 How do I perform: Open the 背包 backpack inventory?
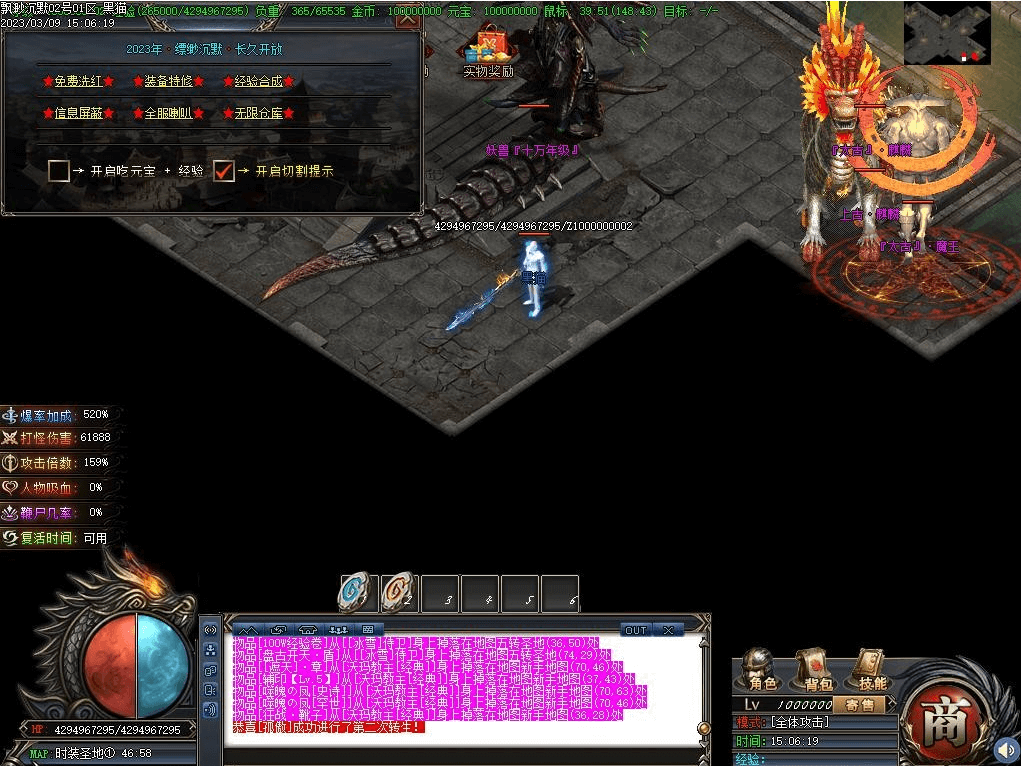click(817, 669)
